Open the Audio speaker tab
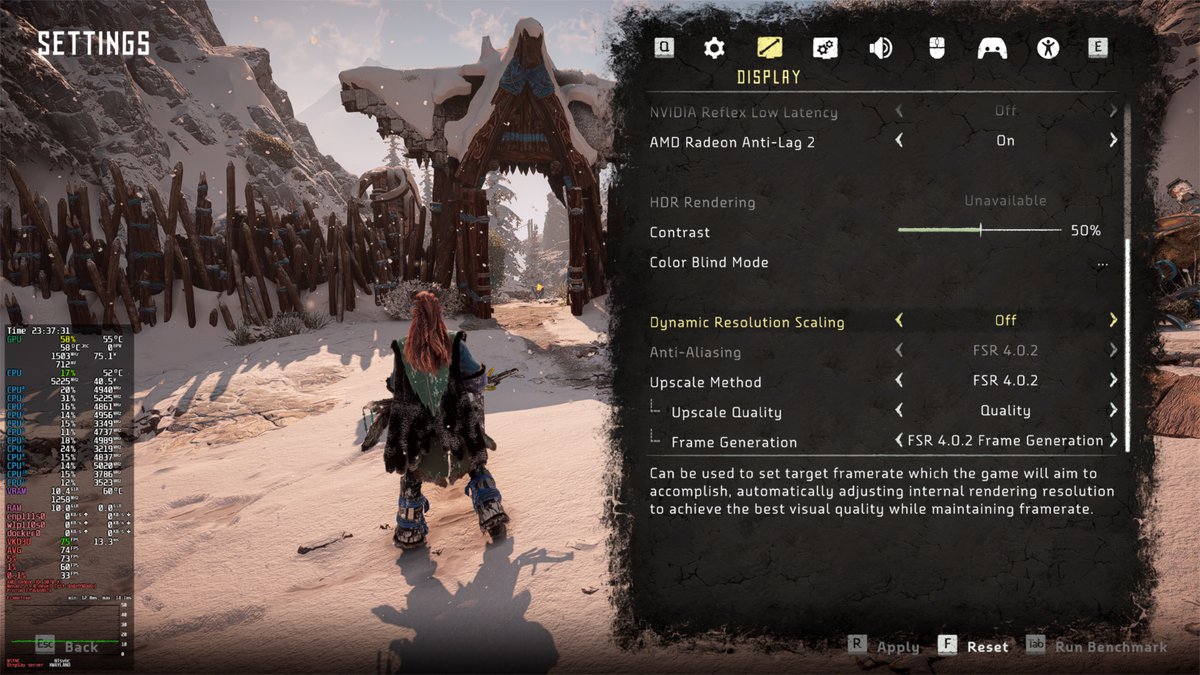Image resolution: width=1200 pixels, height=675 pixels. coord(881,48)
